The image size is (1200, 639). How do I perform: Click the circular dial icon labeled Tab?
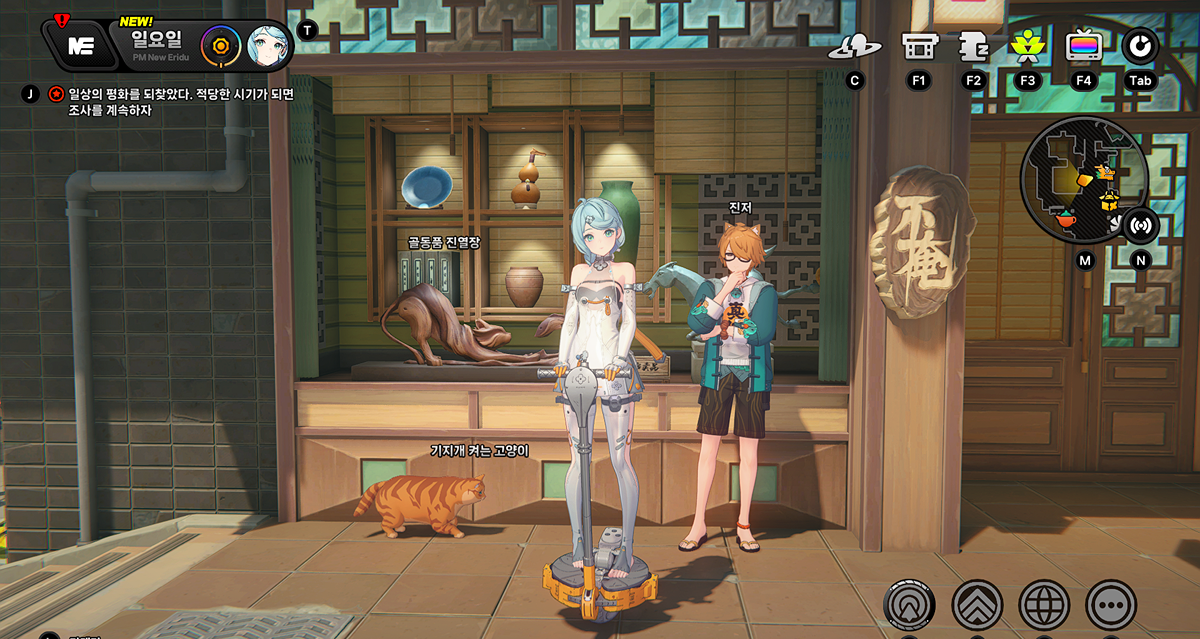coord(1140,46)
